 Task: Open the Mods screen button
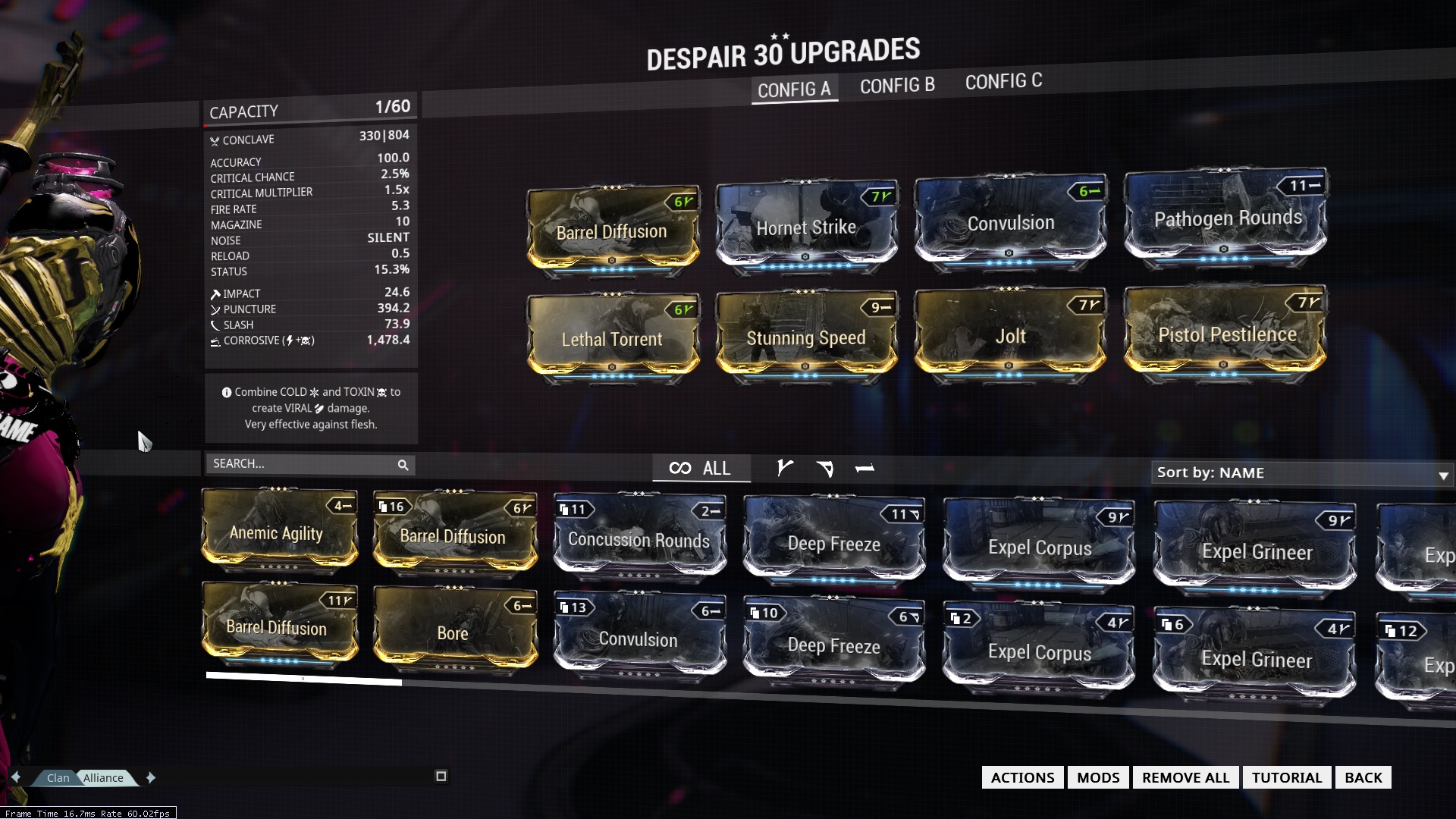coord(1098,777)
